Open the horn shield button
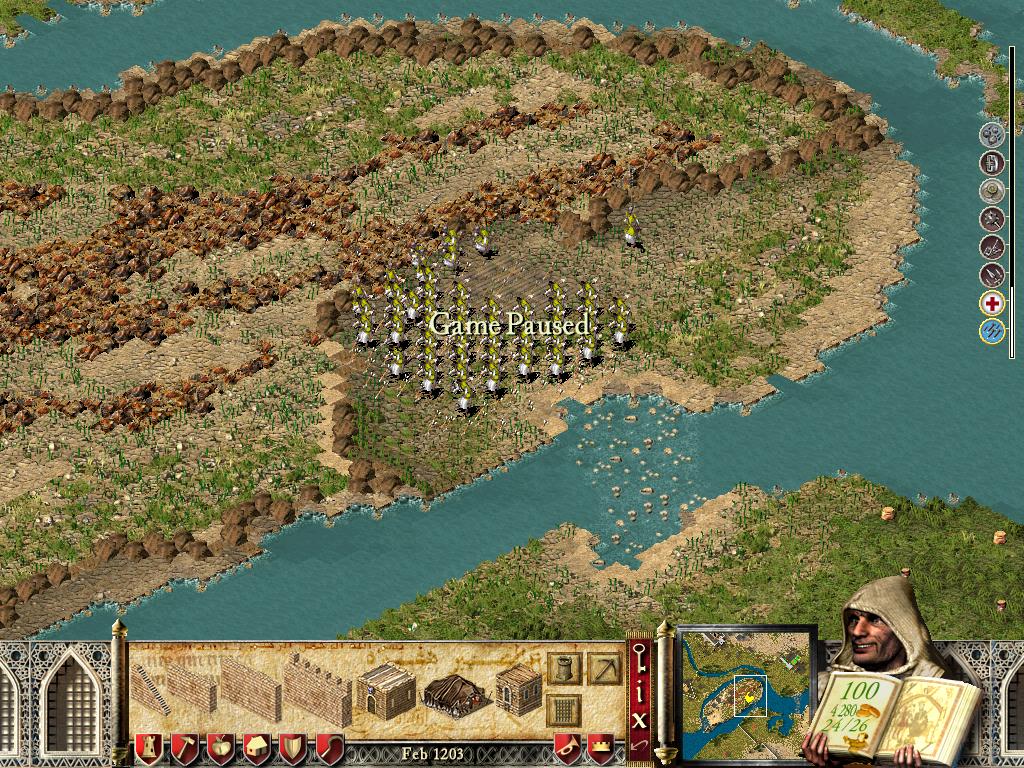 click(x=568, y=748)
